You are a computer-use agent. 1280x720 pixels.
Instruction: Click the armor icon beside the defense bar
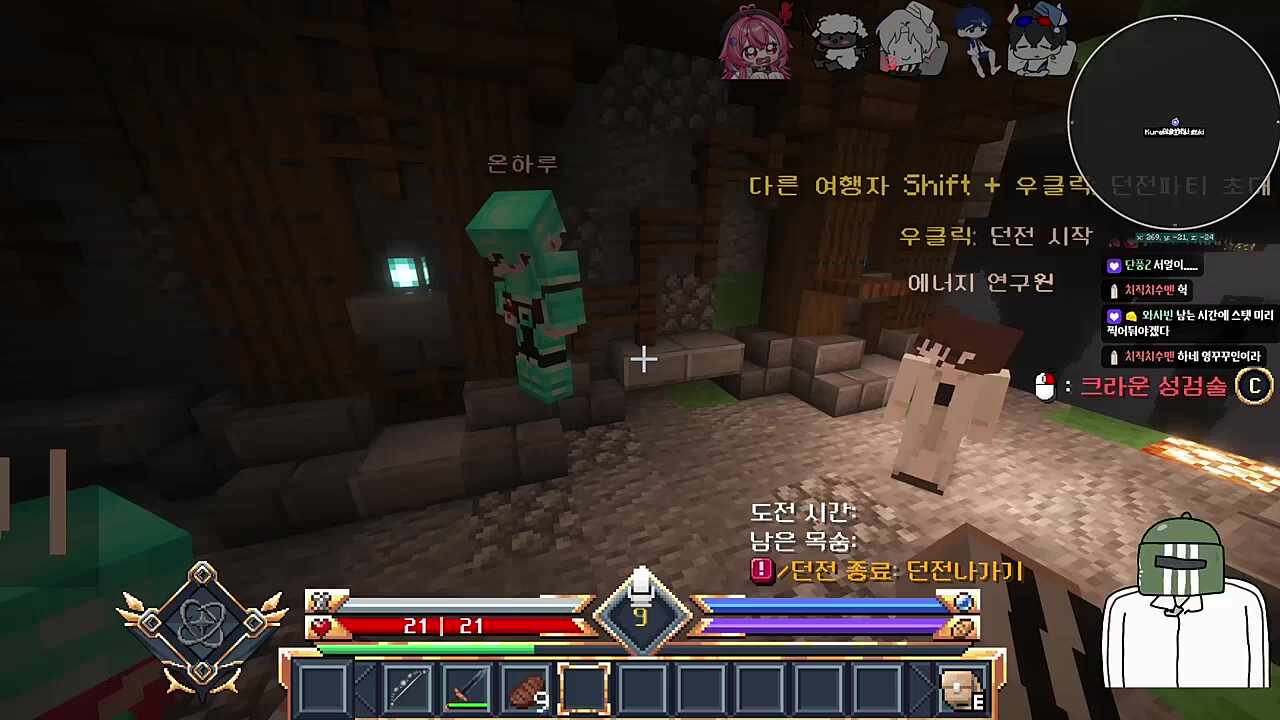click(322, 601)
